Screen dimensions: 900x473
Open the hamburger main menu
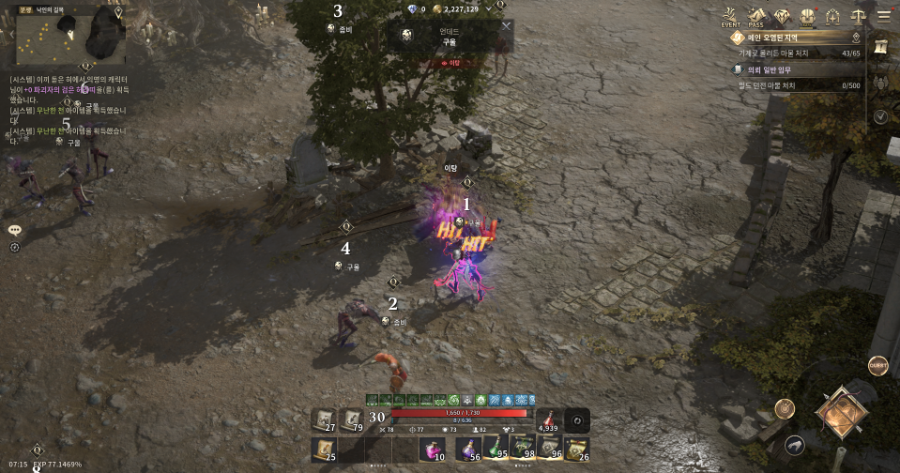click(x=883, y=15)
